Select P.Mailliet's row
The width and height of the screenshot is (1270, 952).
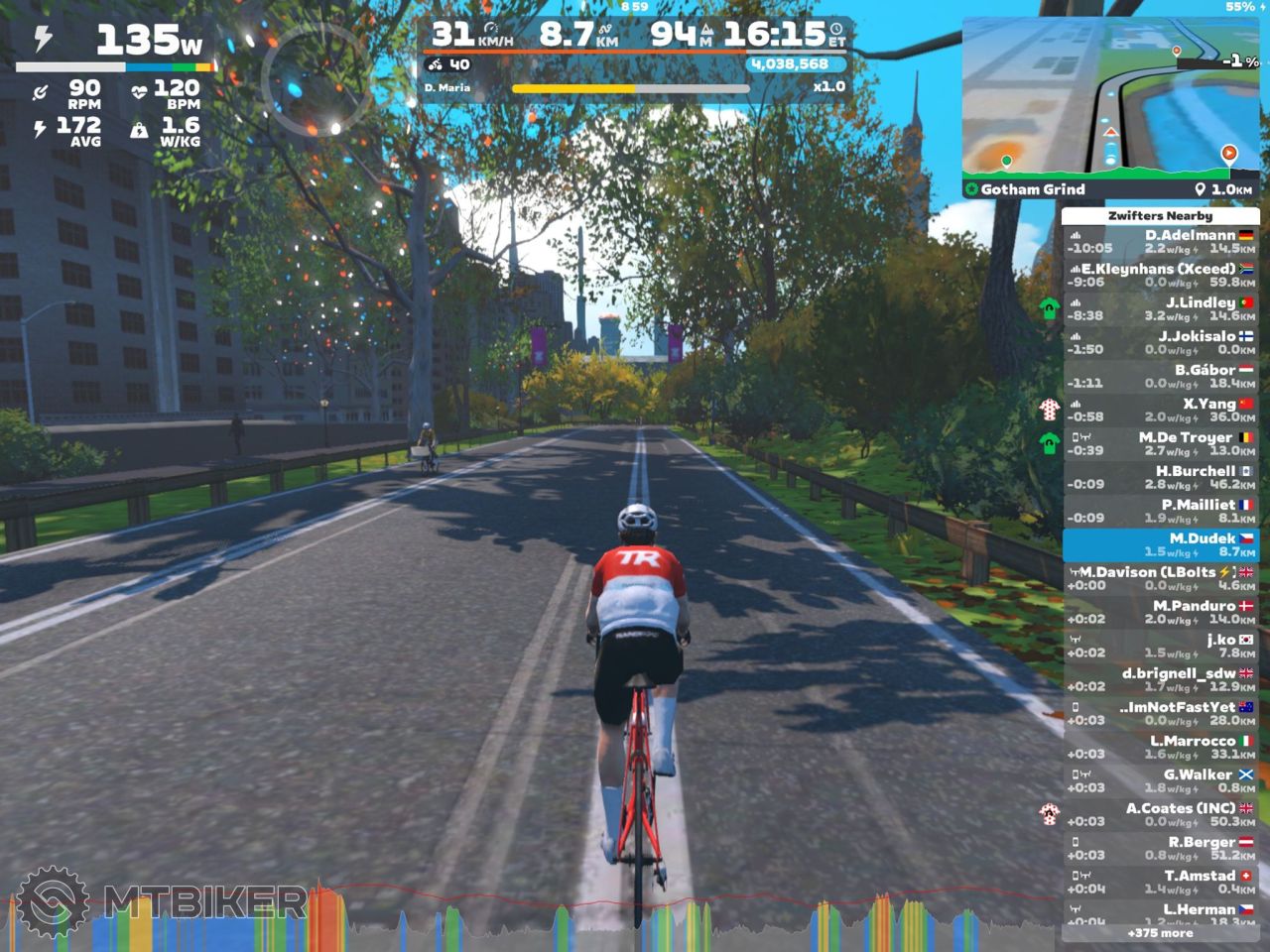(1161, 512)
